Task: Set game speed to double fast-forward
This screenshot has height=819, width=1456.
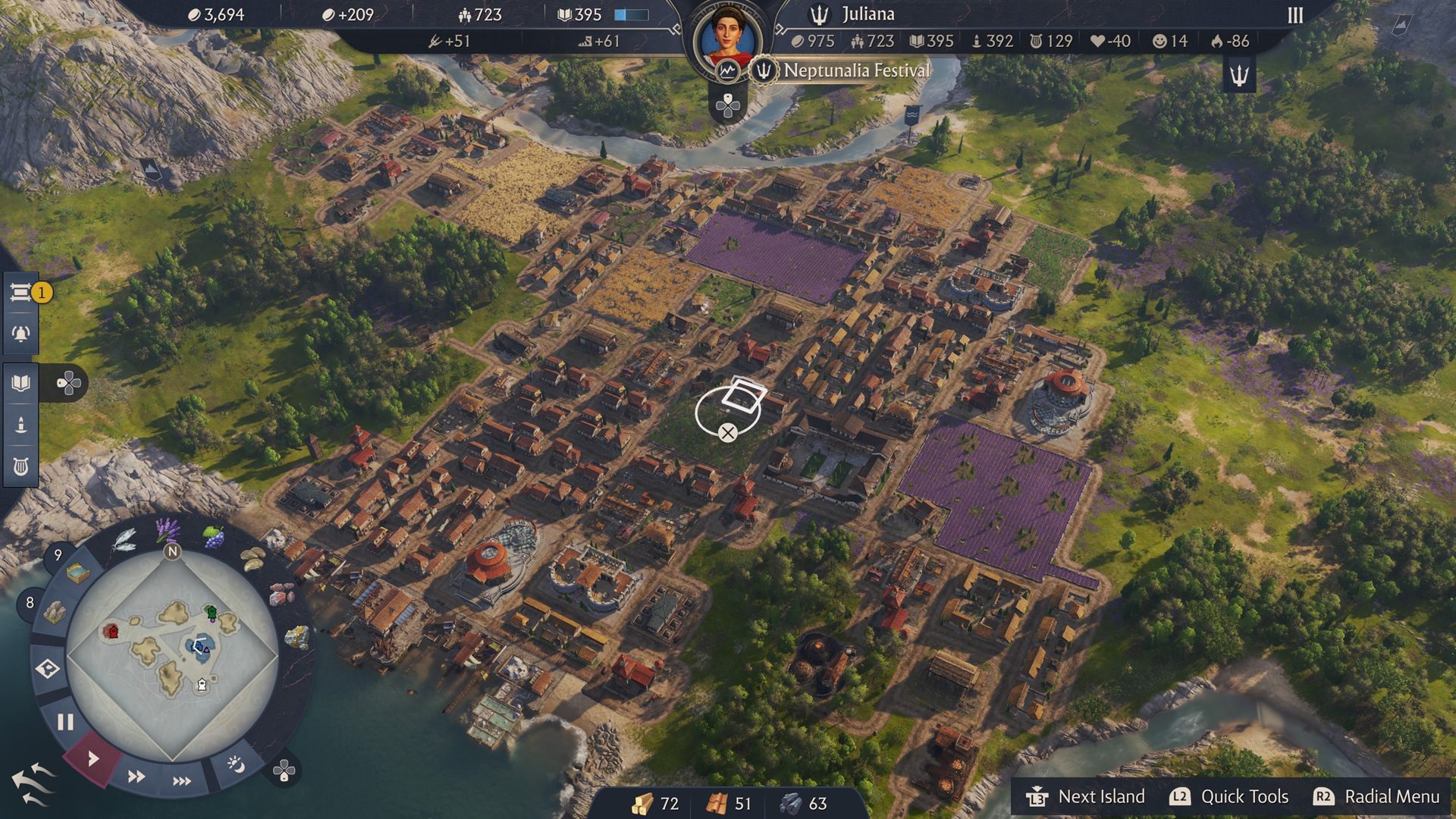Action: click(136, 777)
